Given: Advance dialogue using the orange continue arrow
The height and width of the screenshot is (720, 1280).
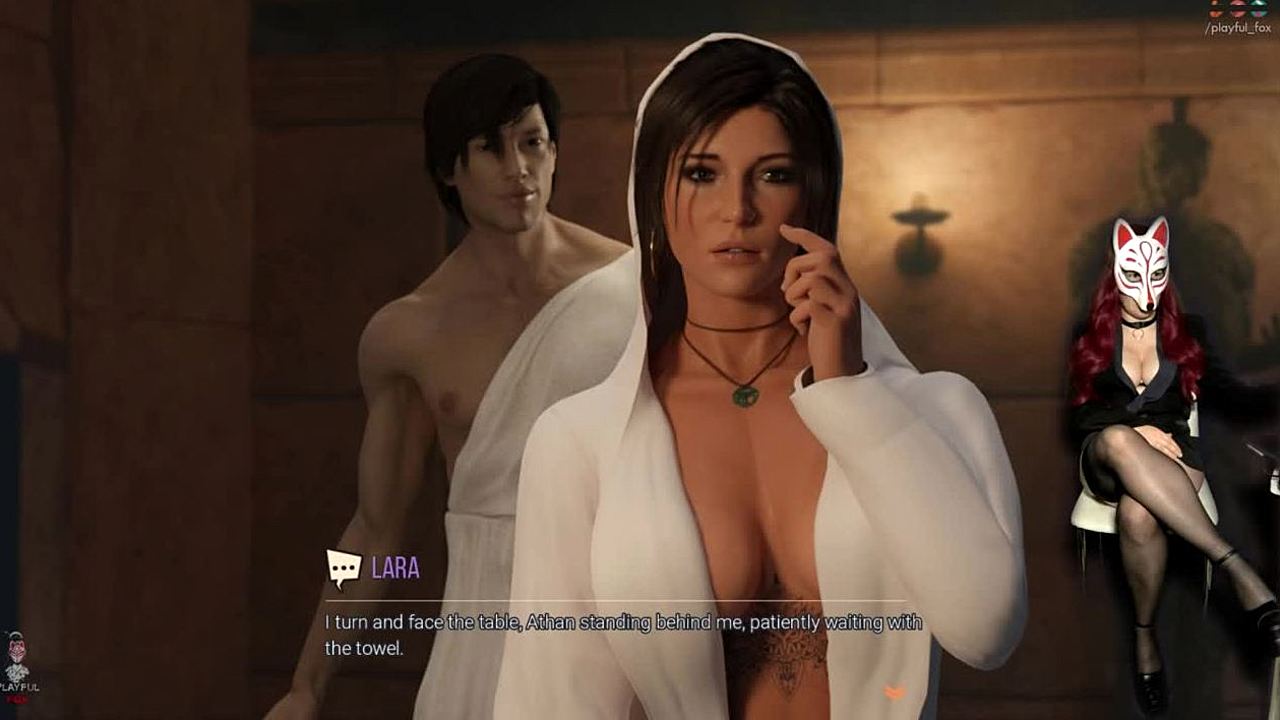Looking at the screenshot, I should tap(895, 692).
